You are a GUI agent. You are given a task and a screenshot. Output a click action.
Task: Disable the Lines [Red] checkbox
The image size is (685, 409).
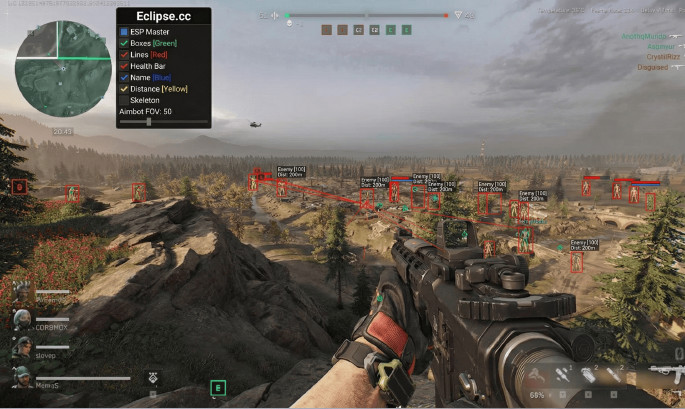click(x=124, y=54)
